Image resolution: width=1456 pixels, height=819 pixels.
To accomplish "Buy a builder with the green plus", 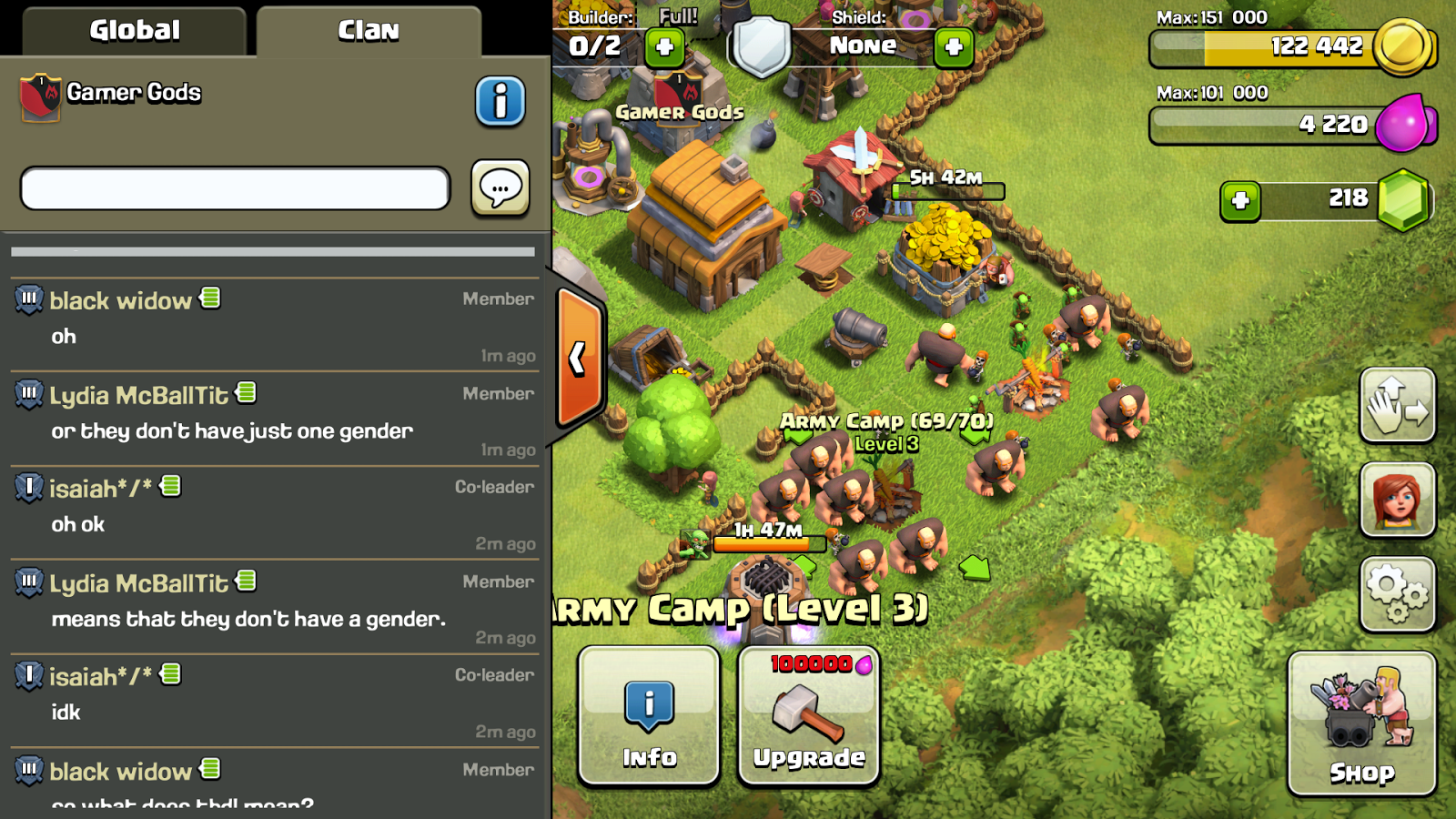I will tap(663, 48).
